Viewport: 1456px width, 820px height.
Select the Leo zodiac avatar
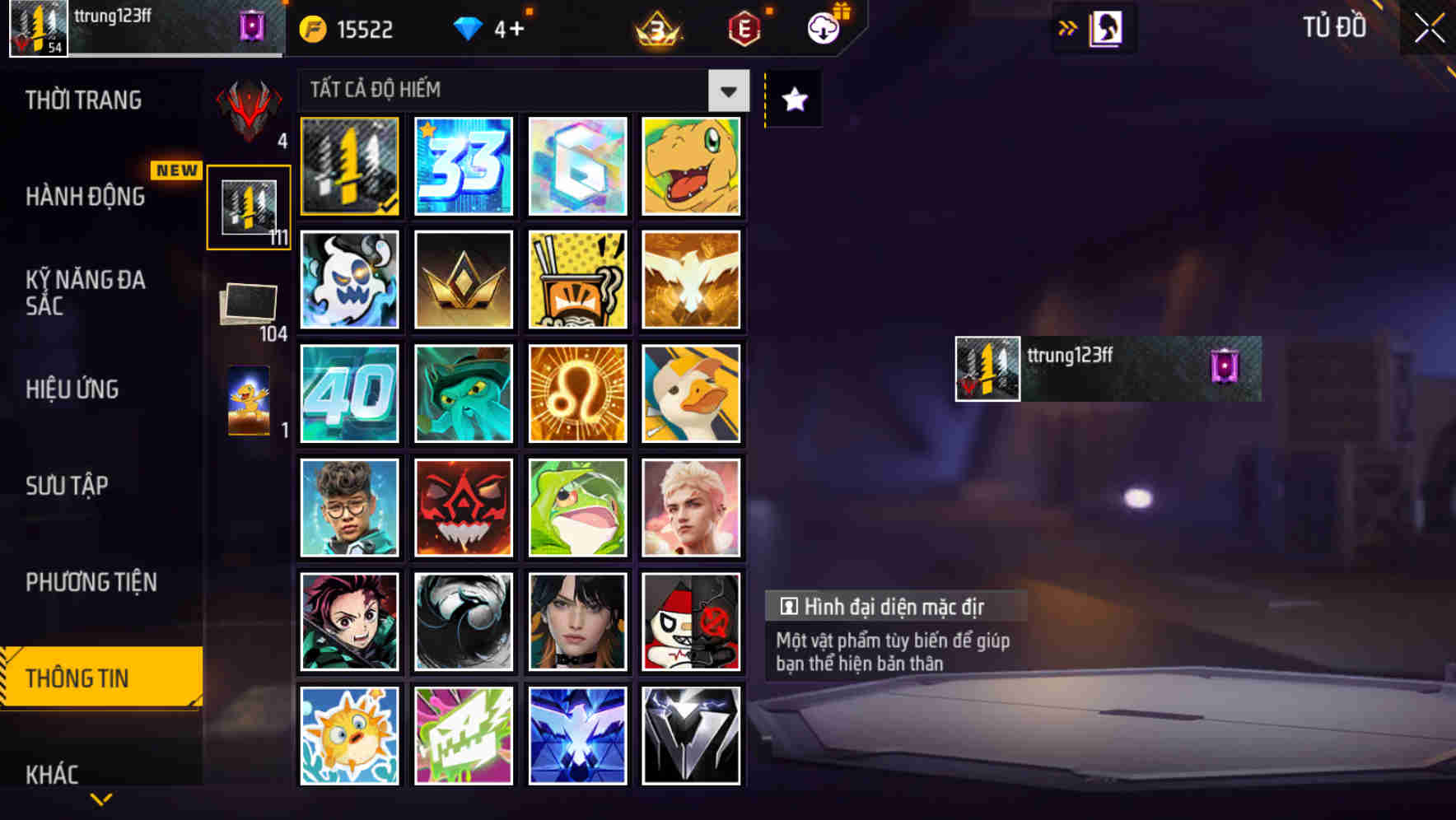point(576,394)
